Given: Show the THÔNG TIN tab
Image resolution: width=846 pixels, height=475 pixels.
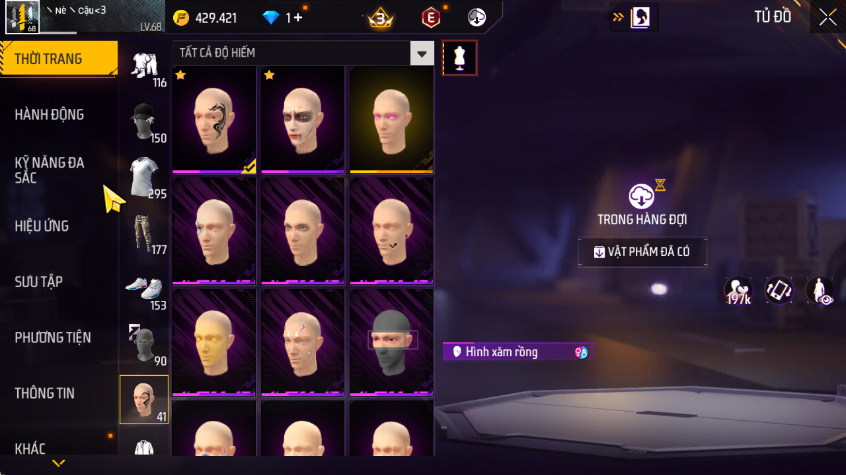Looking at the screenshot, I should tap(45, 393).
